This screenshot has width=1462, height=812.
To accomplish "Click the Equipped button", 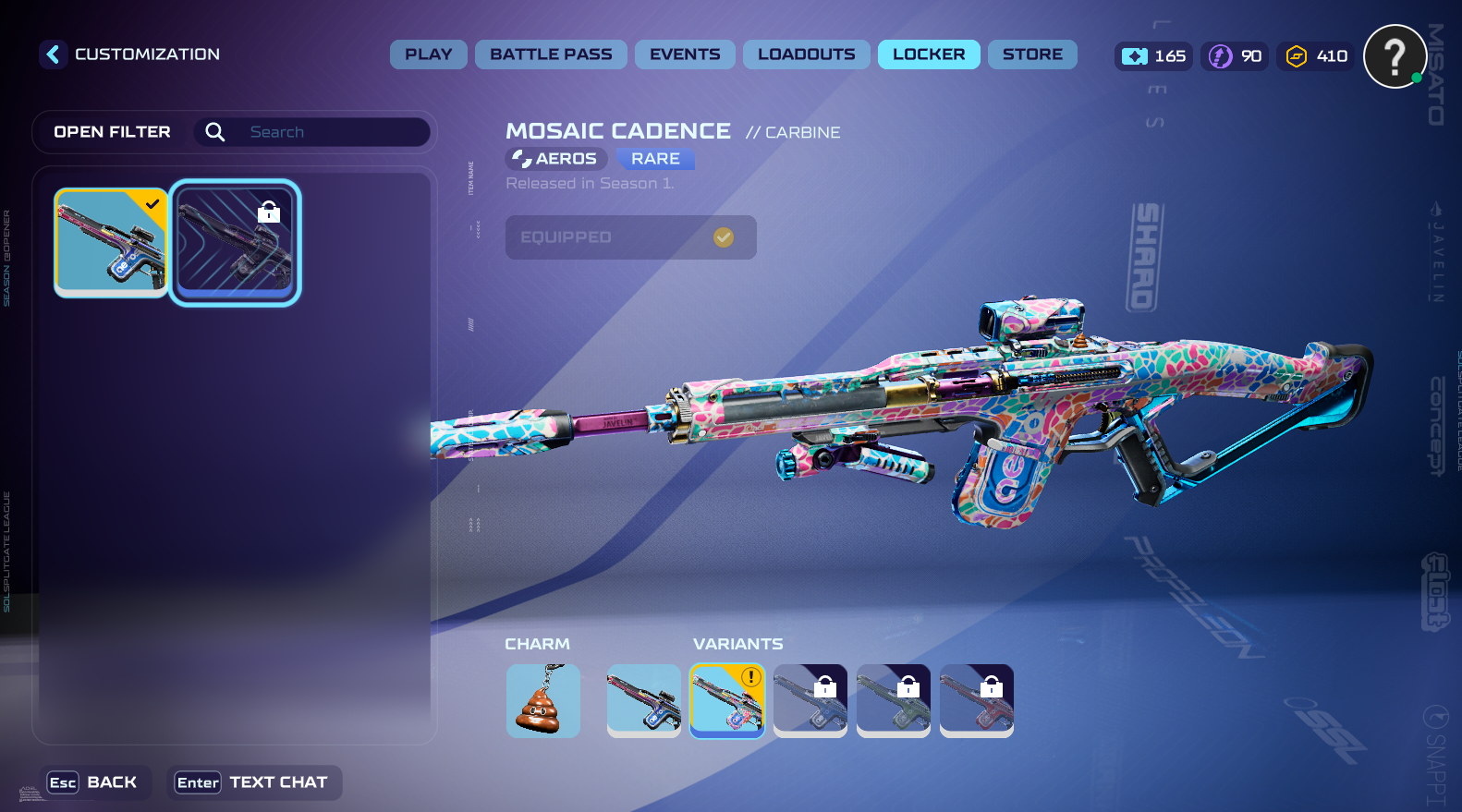I will coord(630,237).
